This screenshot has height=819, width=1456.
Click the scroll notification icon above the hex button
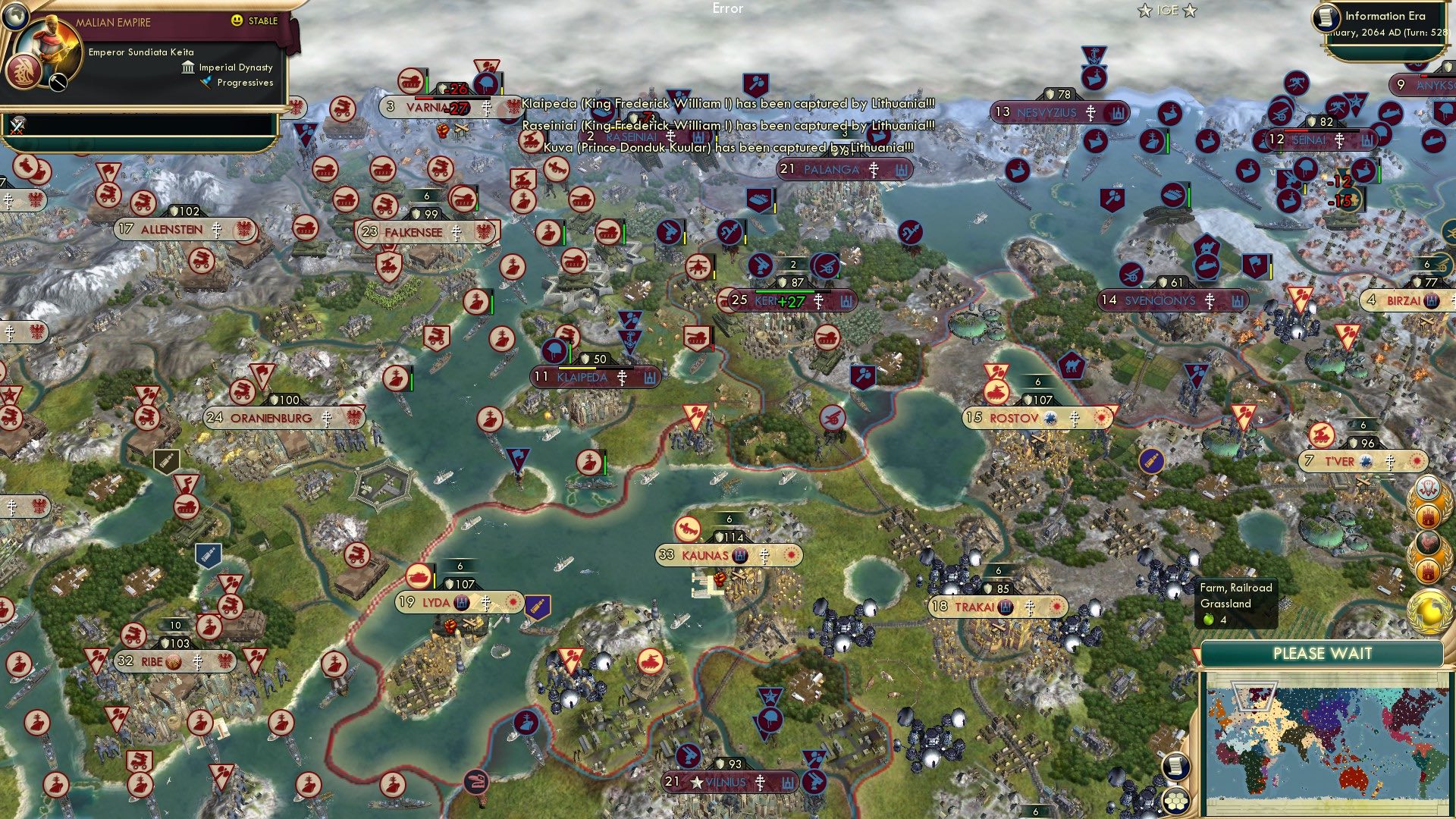click(1175, 767)
